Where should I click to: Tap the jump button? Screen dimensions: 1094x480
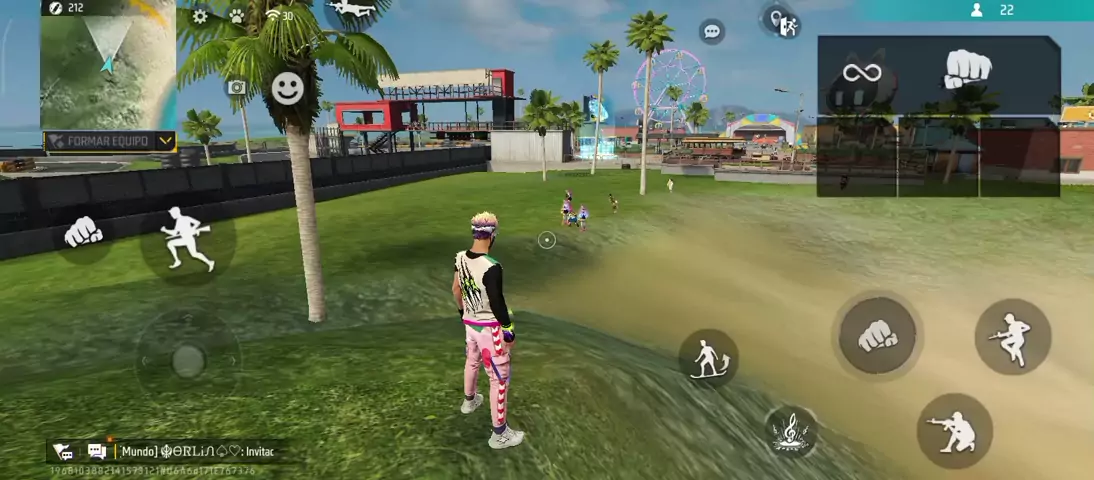click(1012, 337)
